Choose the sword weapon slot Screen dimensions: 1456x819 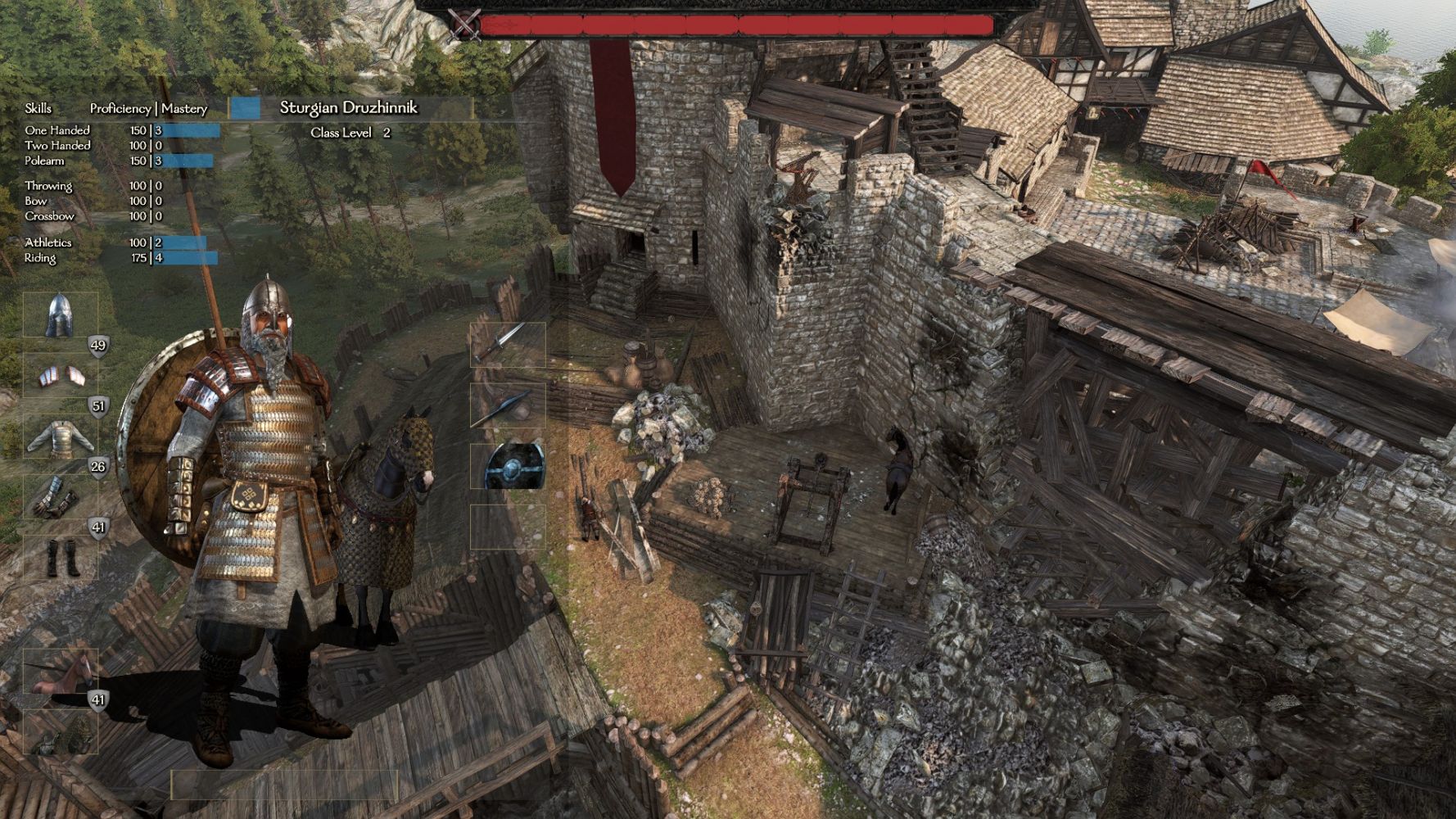(x=508, y=344)
